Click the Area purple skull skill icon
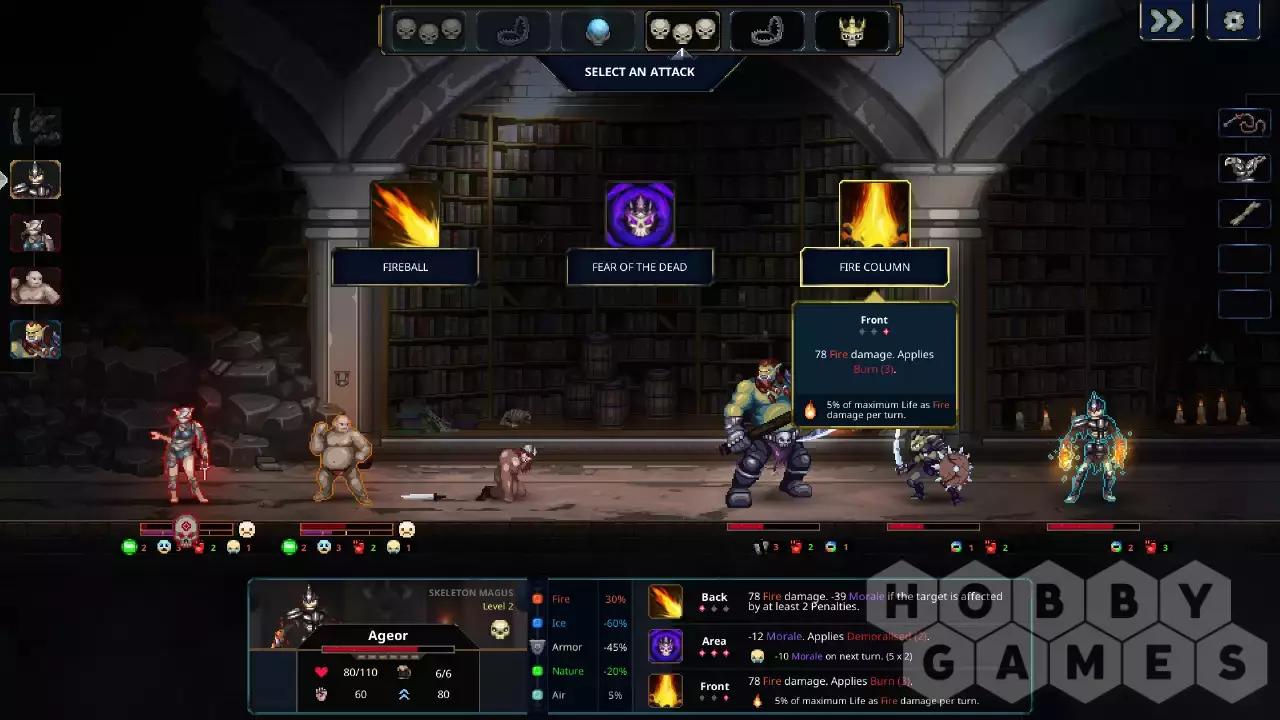The image size is (1280, 720). click(665, 646)
